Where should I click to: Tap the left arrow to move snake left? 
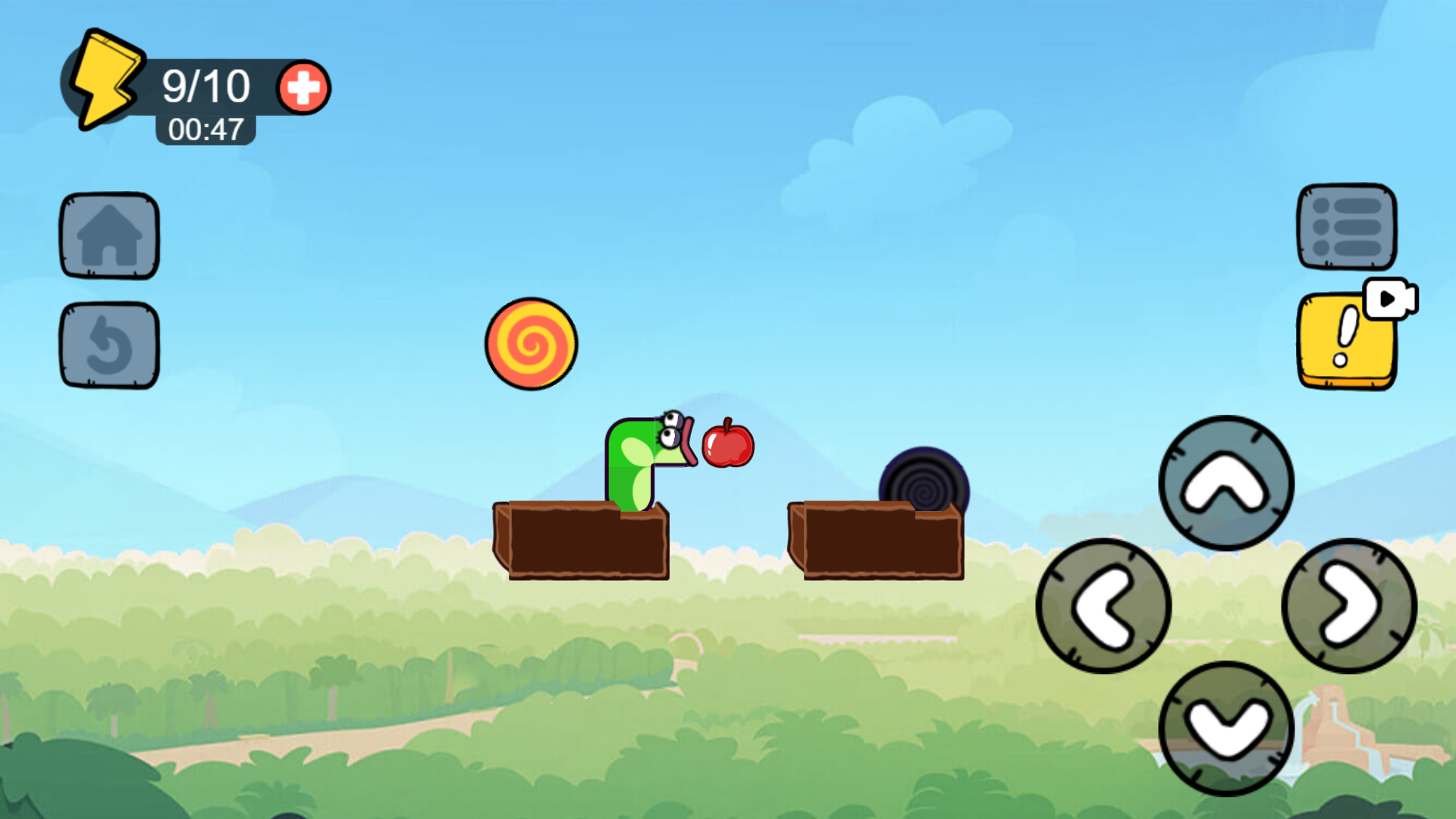pos(1106,603)
